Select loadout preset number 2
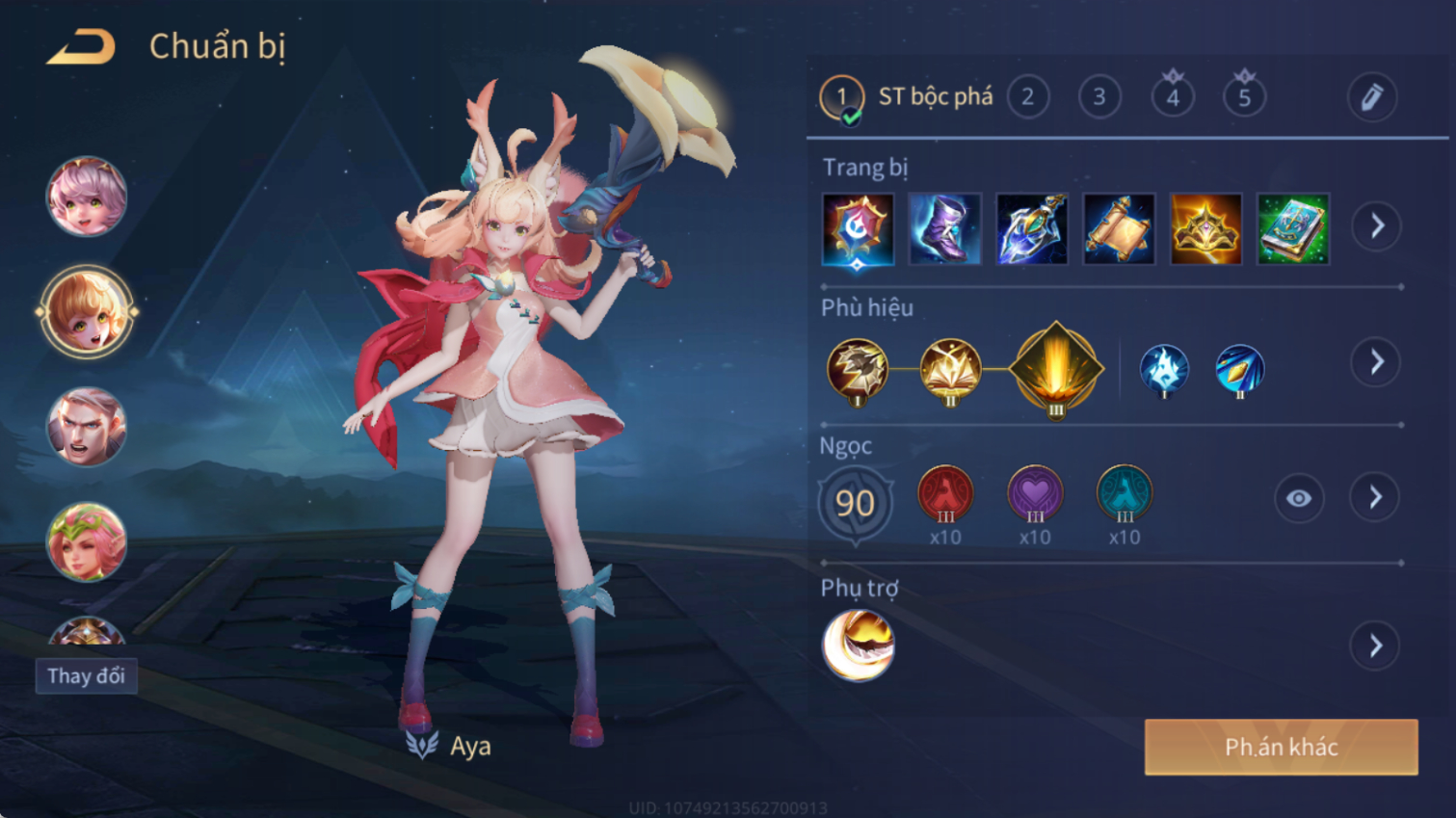This screenshot has width=1456, height=818. pos(1027,97)
